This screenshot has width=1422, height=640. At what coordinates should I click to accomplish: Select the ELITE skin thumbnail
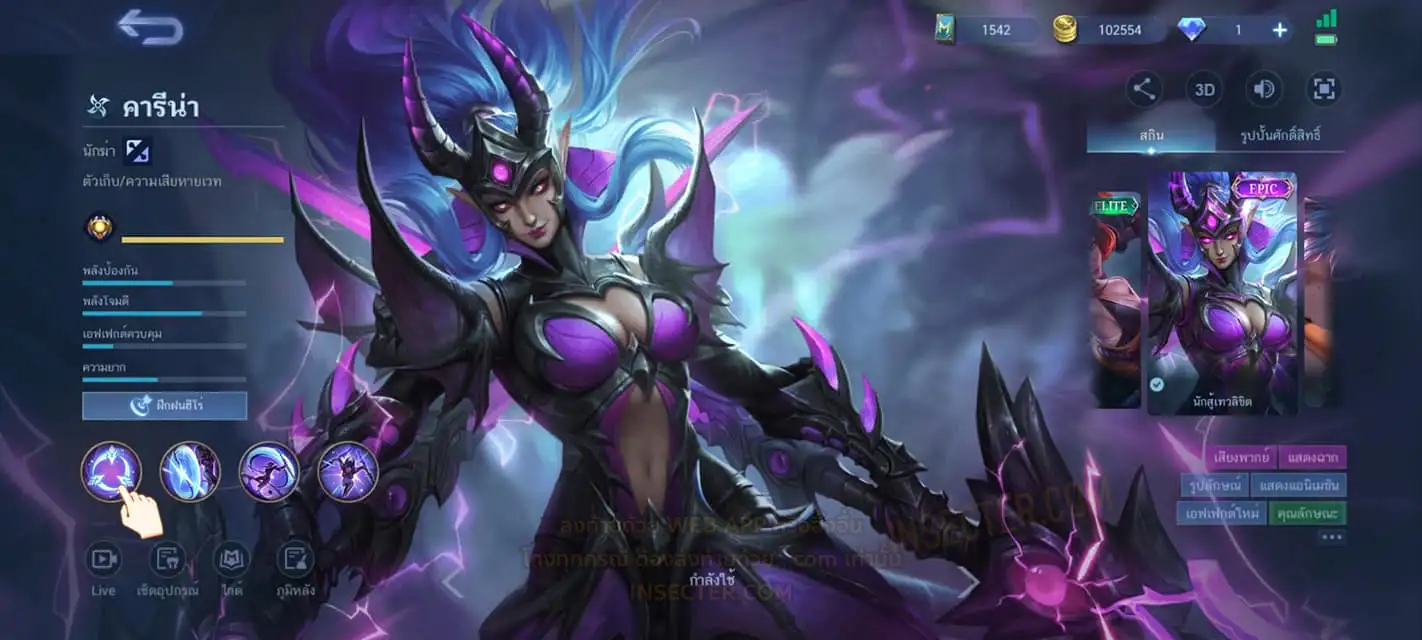click(1115, 300)
